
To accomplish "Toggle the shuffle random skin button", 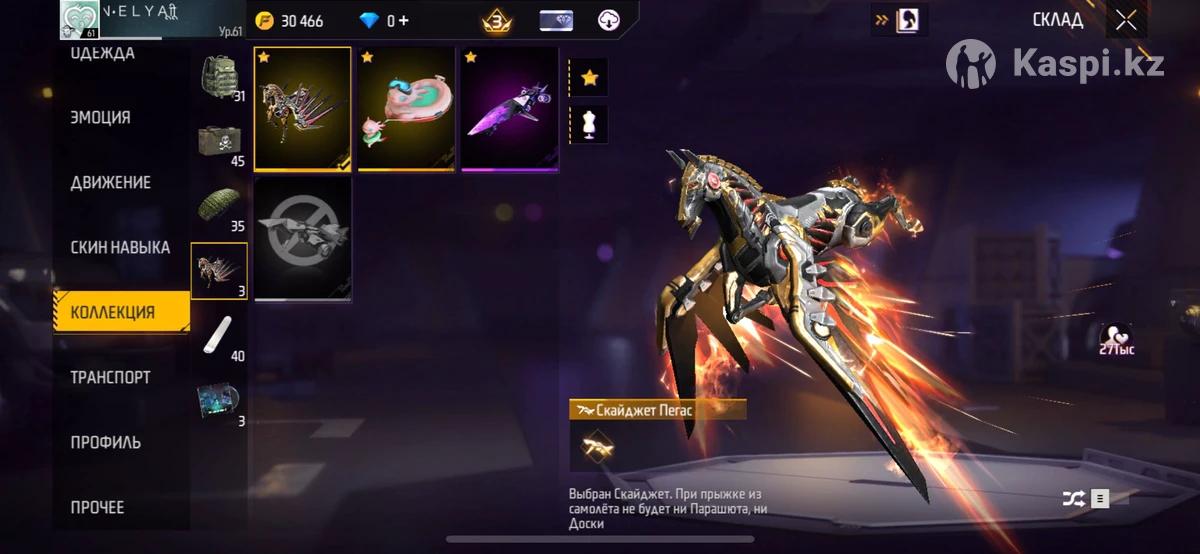I will (x=1071, y=498).
